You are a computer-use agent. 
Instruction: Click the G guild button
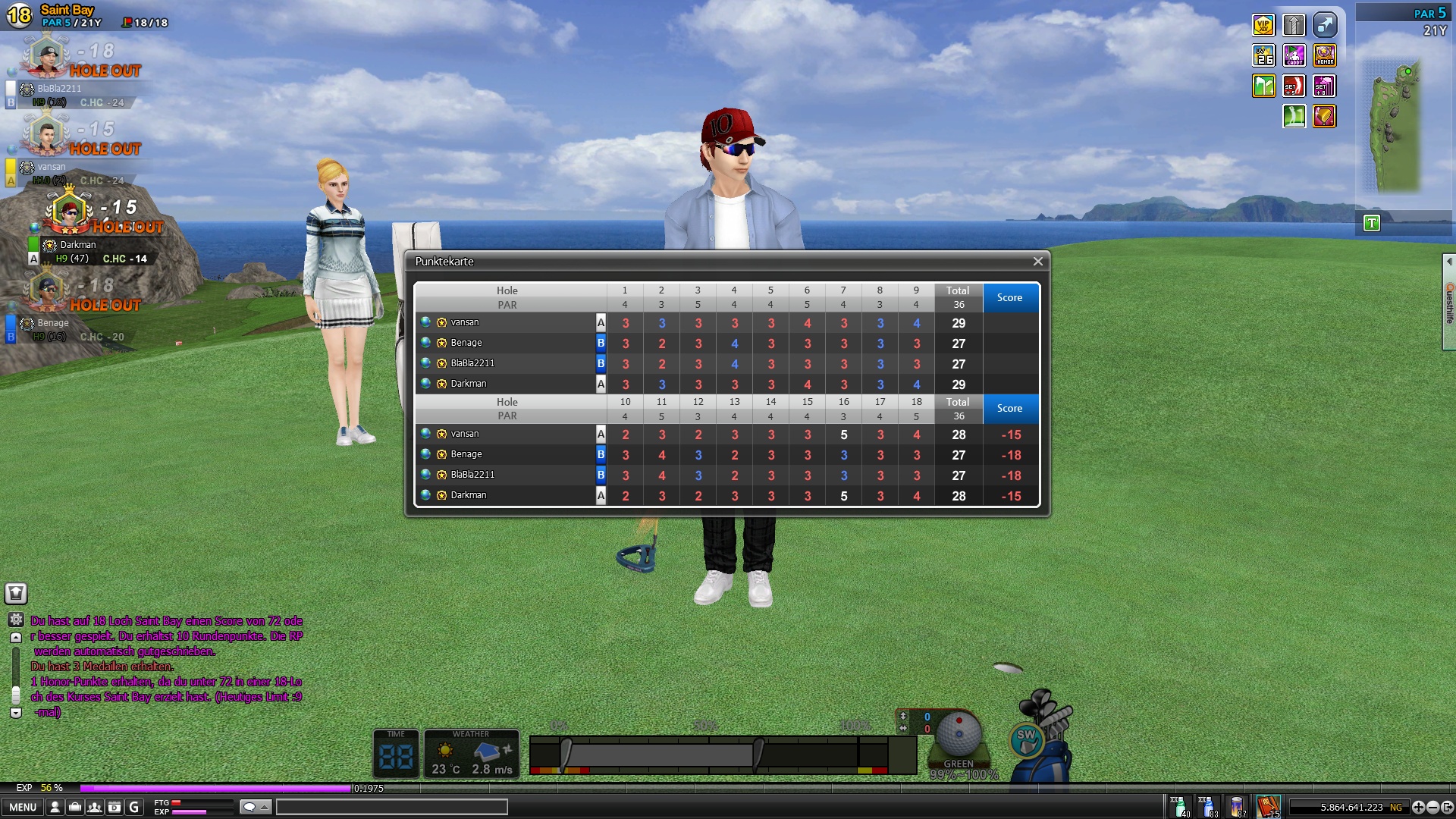(x=134, y=807)
